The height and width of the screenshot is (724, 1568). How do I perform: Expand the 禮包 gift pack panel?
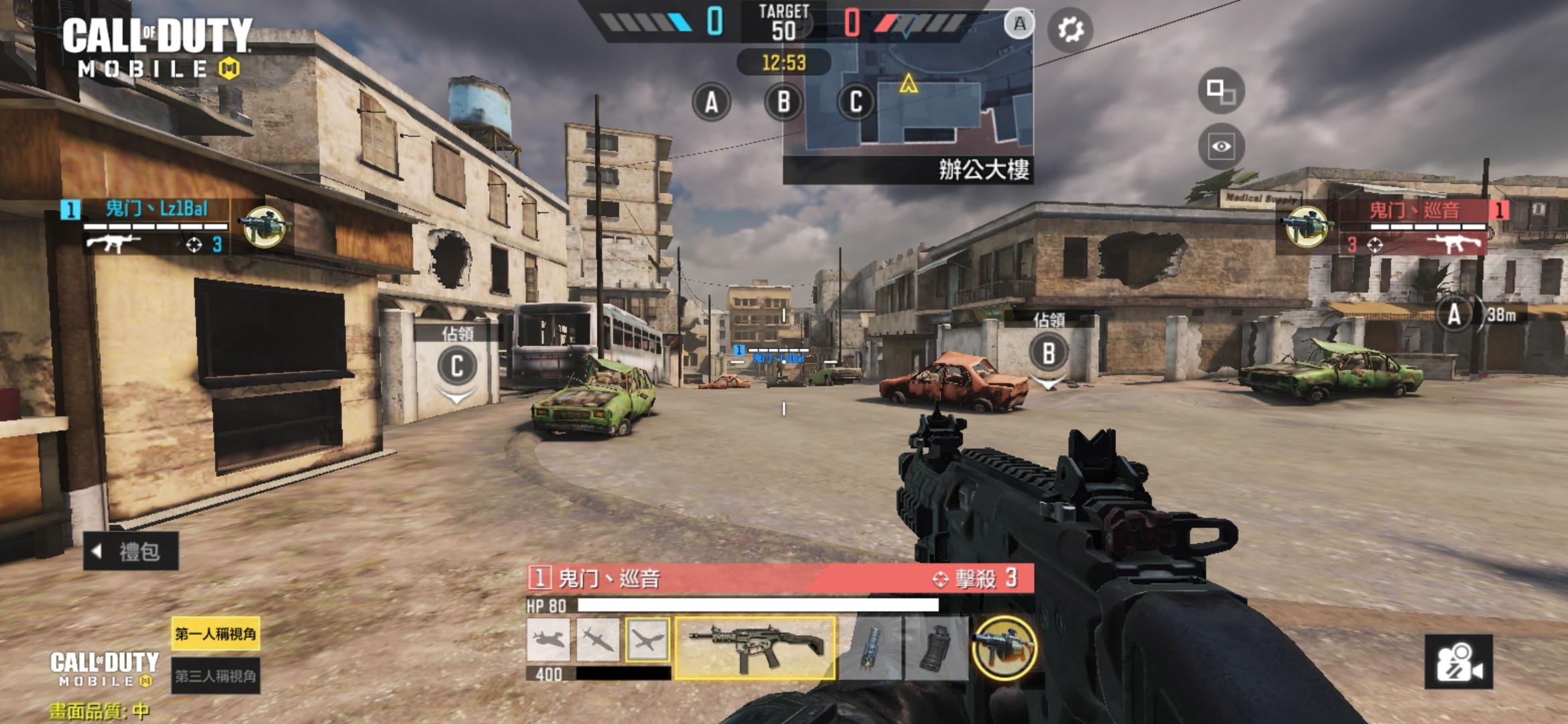tap(131, 551)
